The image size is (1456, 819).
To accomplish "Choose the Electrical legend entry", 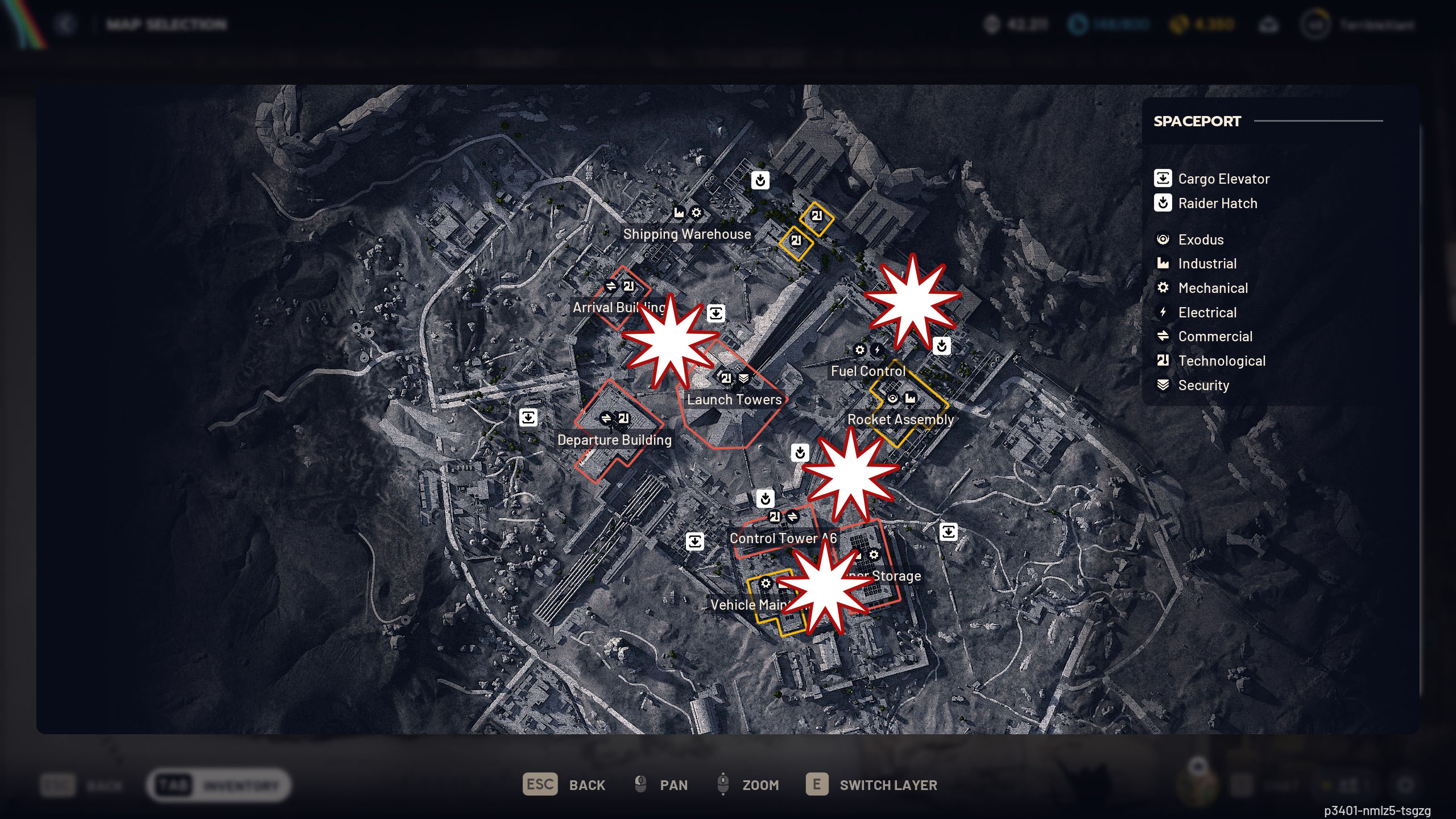I will 1207,312.
